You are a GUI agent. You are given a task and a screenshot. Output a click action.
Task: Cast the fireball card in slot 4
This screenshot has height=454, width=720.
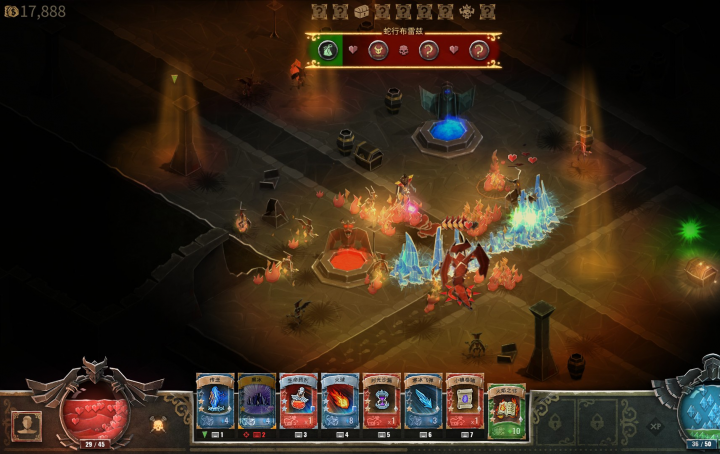(x=340, y=402)
